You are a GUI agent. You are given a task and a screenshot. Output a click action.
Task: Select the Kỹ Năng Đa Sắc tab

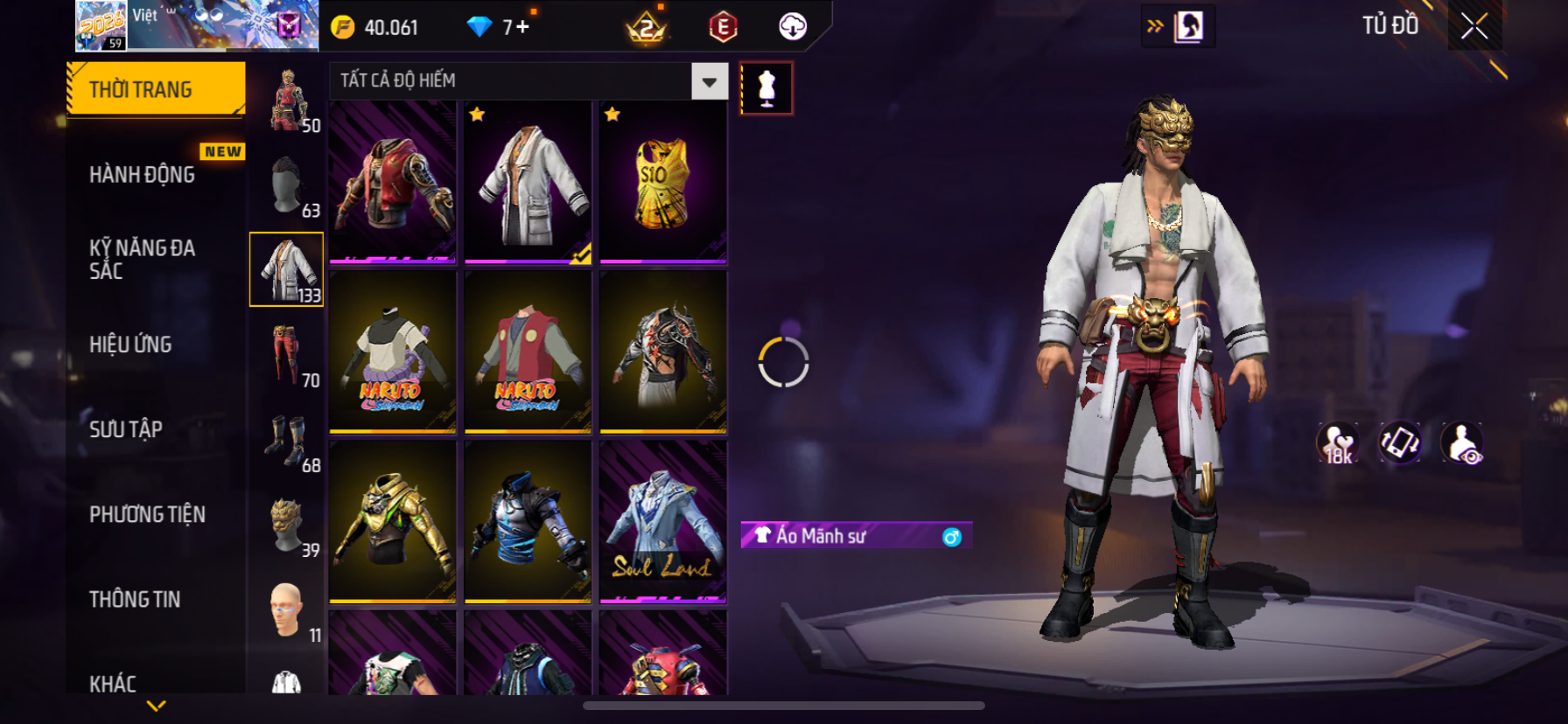pos(142,259)
